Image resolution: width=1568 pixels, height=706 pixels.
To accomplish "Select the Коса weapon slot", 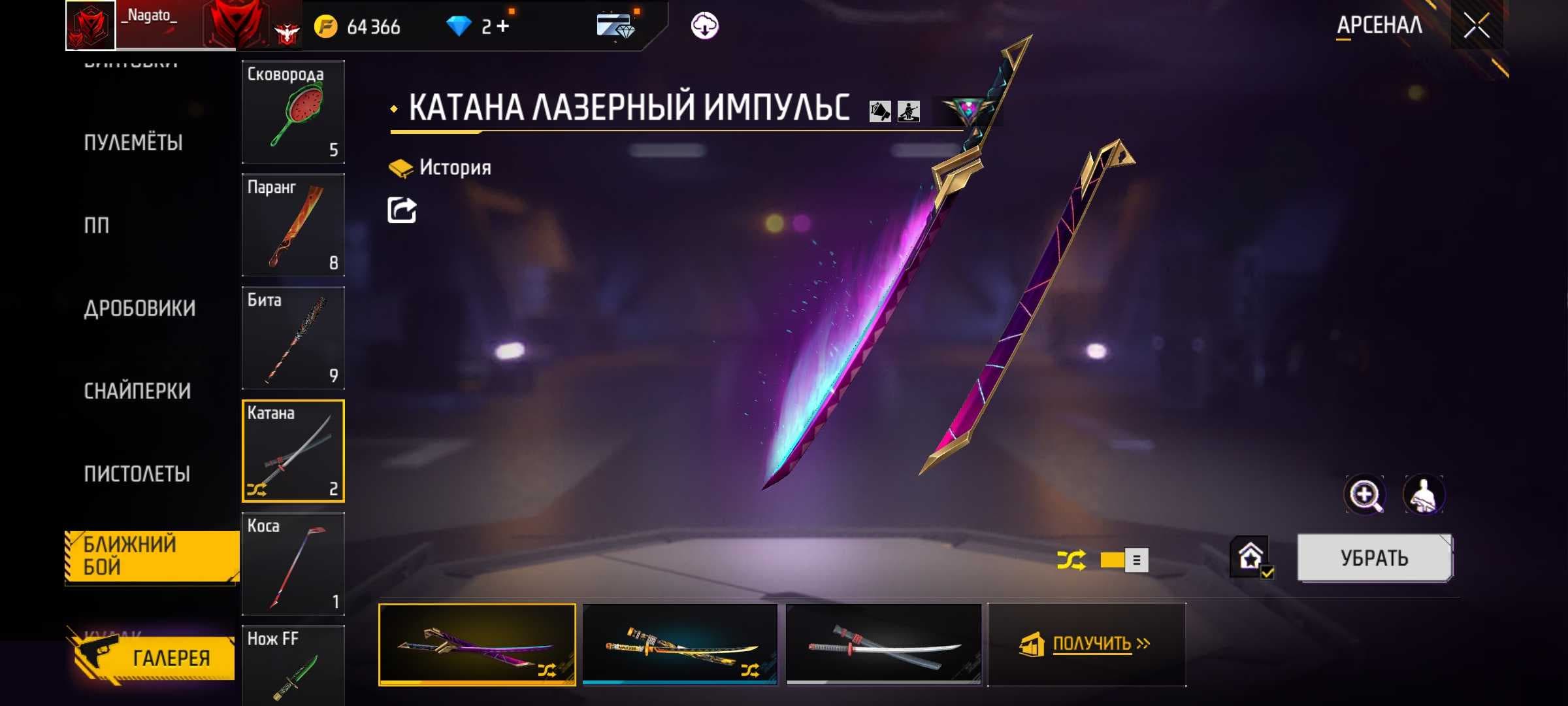I will [x=293, y=563].
